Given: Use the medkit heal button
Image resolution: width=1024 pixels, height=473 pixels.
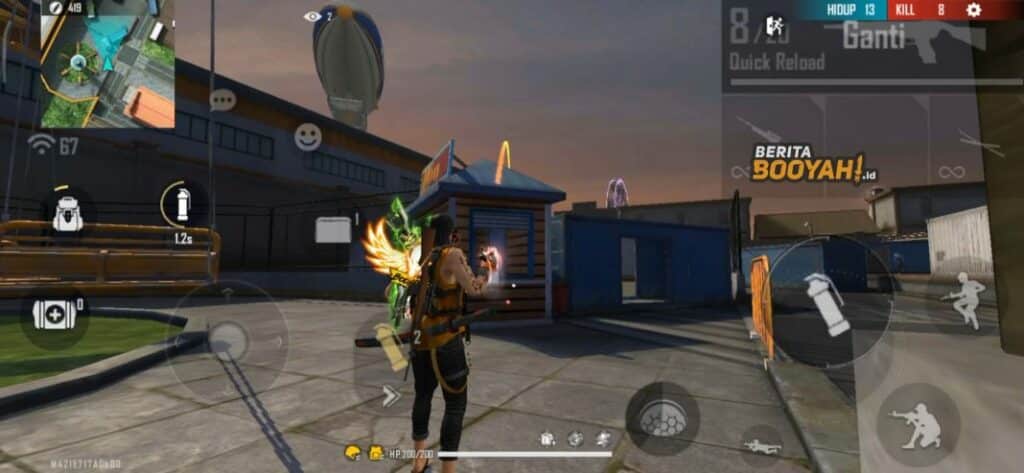Looking at the screenshot, I should 54,315.
